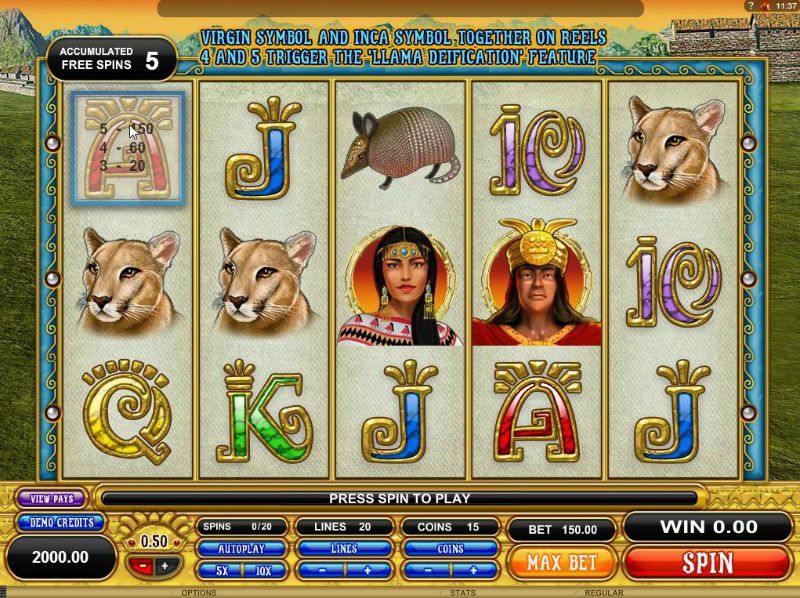Click the blue LINES button
This screenshot has height=598, width=800.
[343, 549]
